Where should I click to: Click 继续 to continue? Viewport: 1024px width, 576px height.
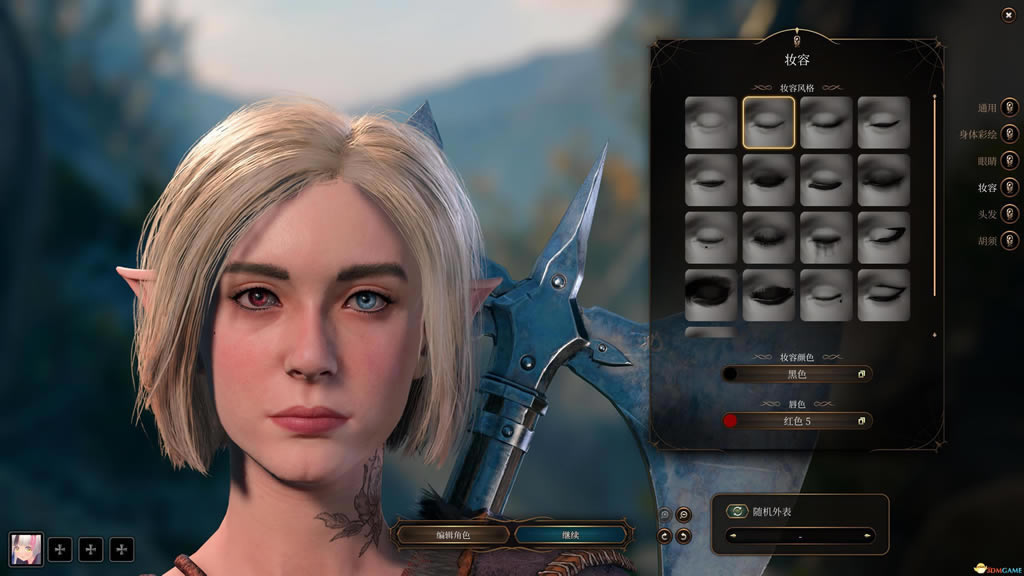(x=570, y=535)
